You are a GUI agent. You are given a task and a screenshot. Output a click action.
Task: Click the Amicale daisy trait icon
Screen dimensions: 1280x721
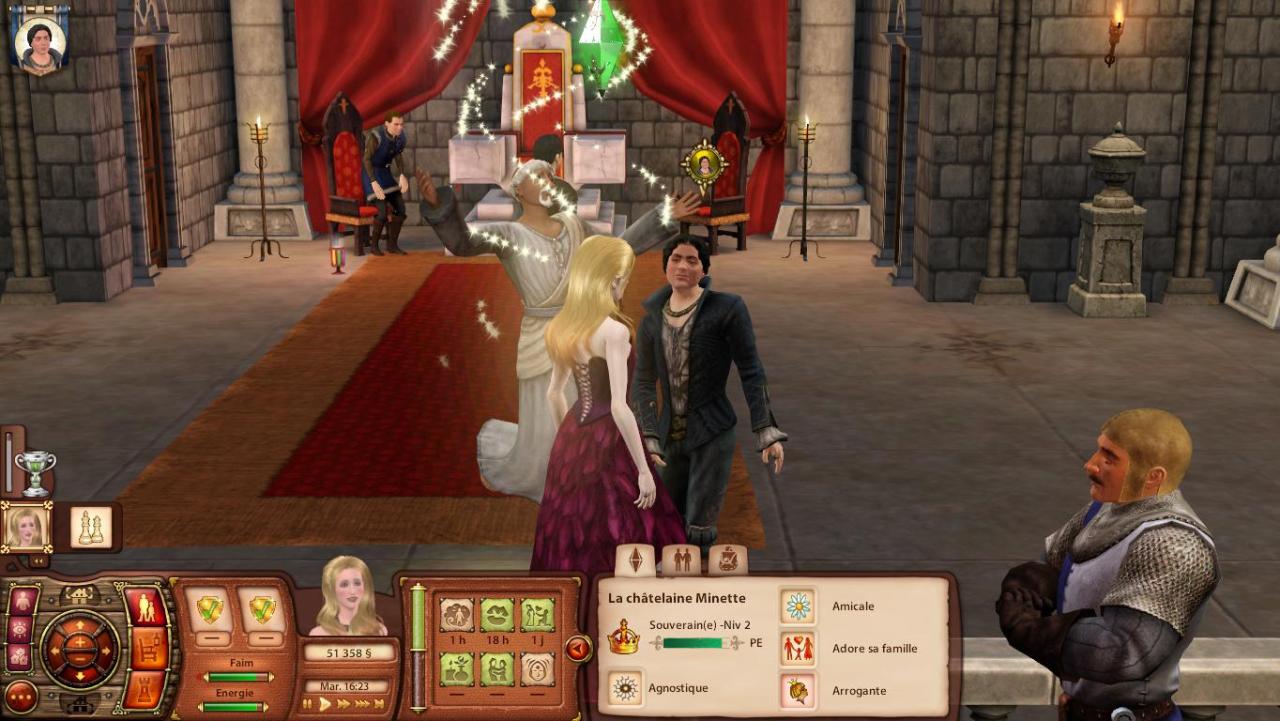[x=797, y=606]
